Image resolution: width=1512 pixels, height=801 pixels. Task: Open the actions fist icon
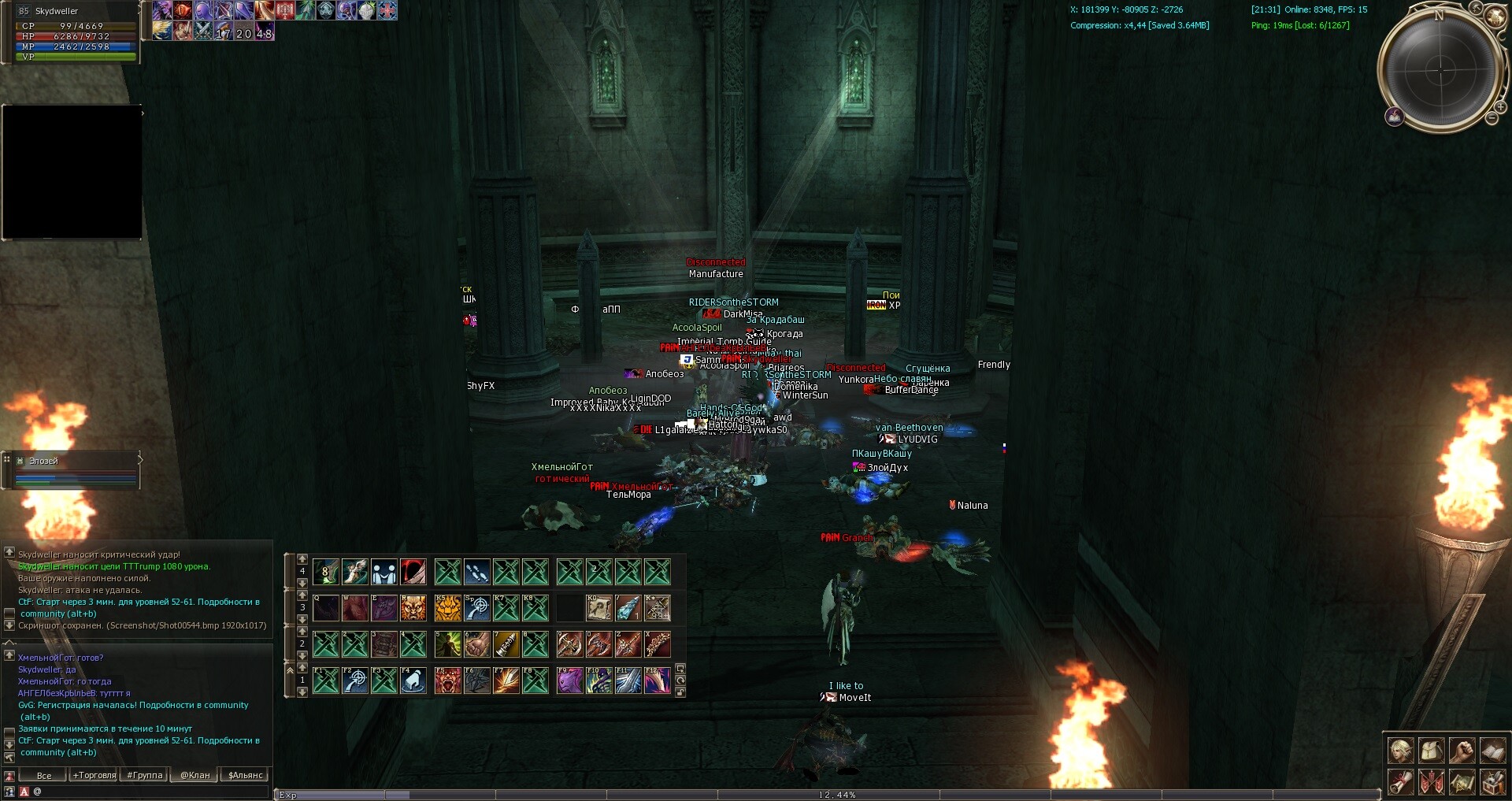pos(1462,751)
